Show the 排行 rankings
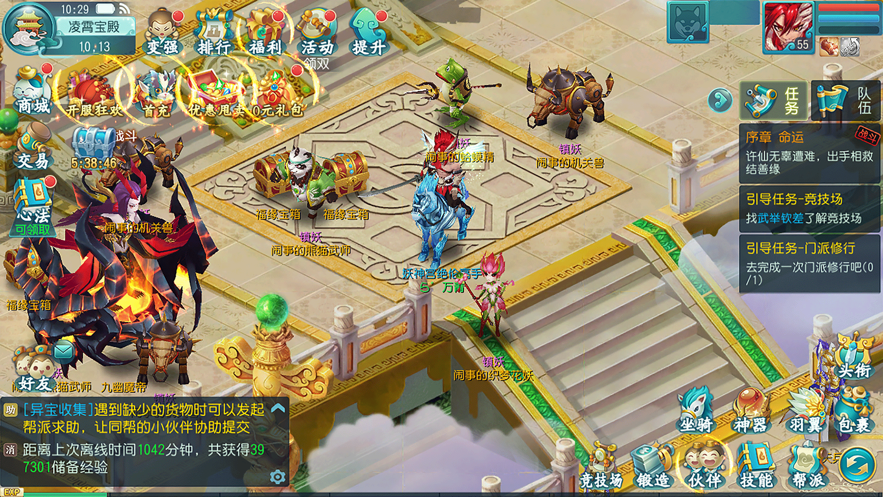The height and width of the screenshot is (497, 883). [x=214, y=32]
